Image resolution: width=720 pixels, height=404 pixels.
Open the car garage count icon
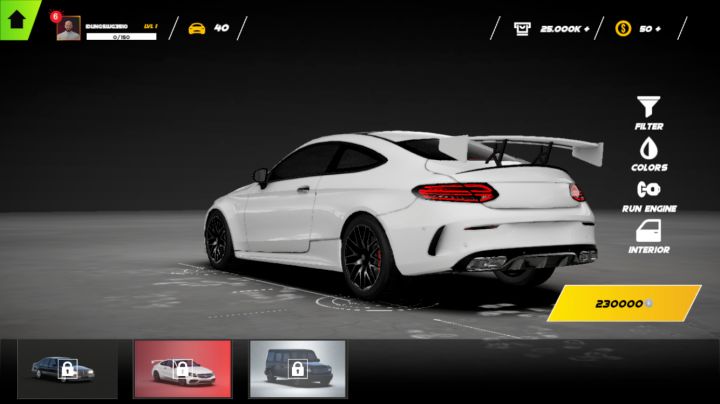pyautogui.click(x=197, y=28)
